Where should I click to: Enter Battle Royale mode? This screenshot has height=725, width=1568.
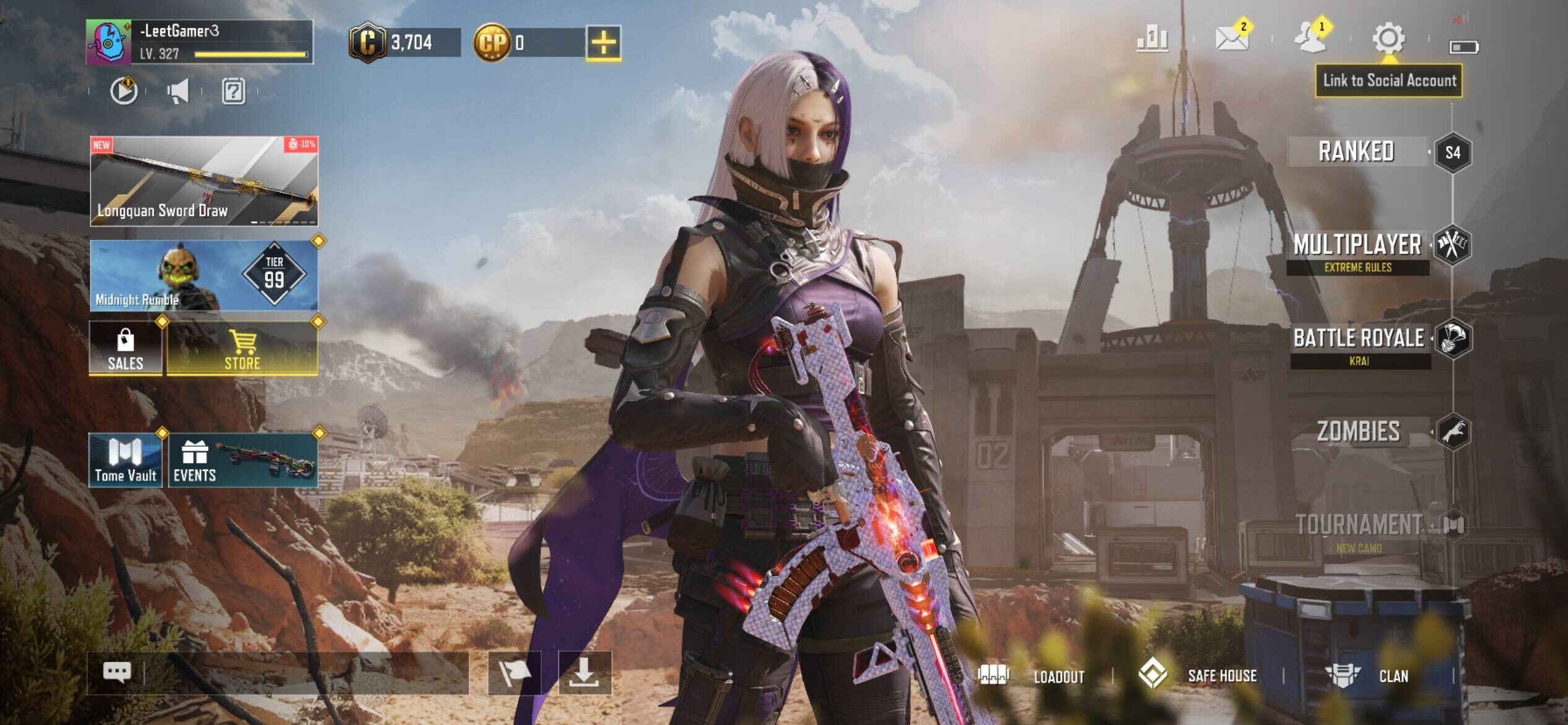click(1359, 338)
